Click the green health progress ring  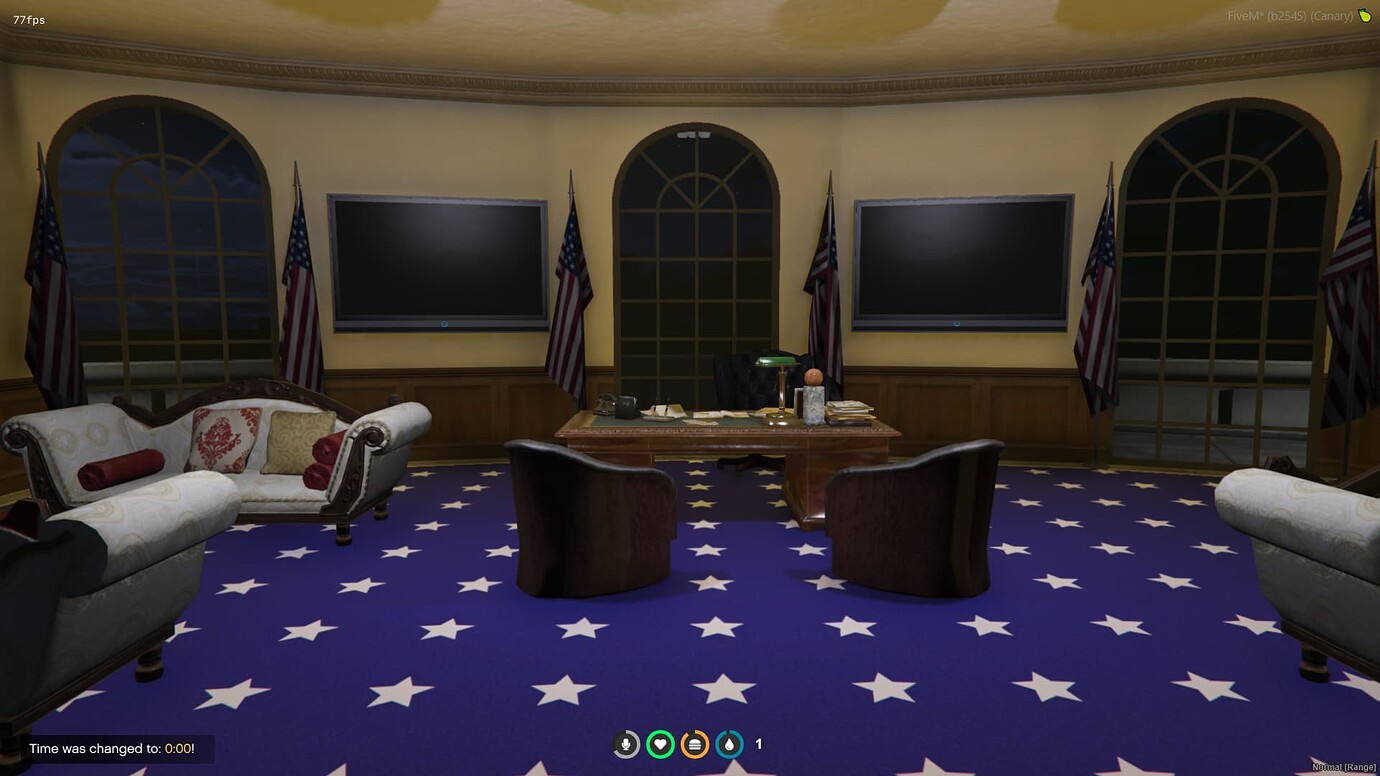(660, 744)
